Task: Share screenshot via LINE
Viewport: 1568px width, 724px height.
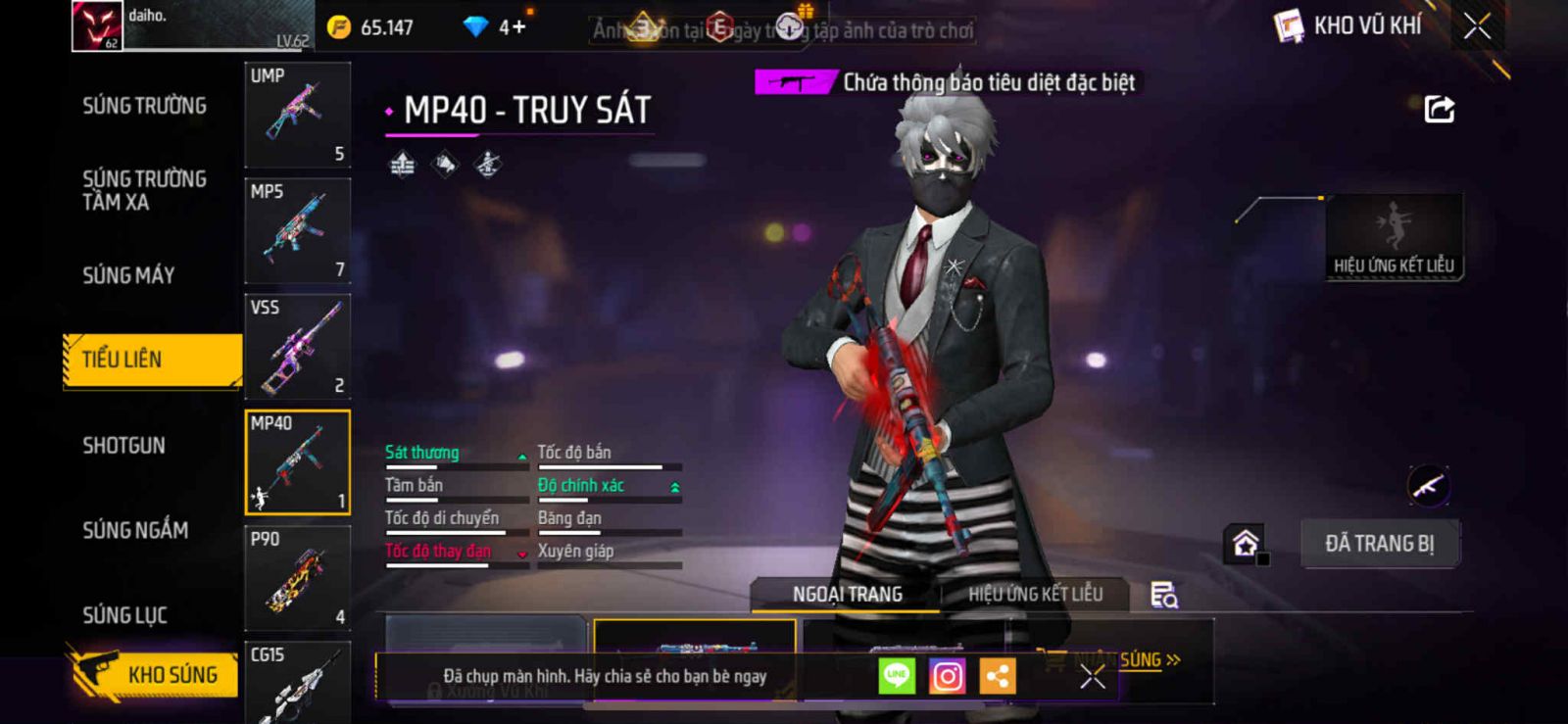Action: tap(896, 676)
